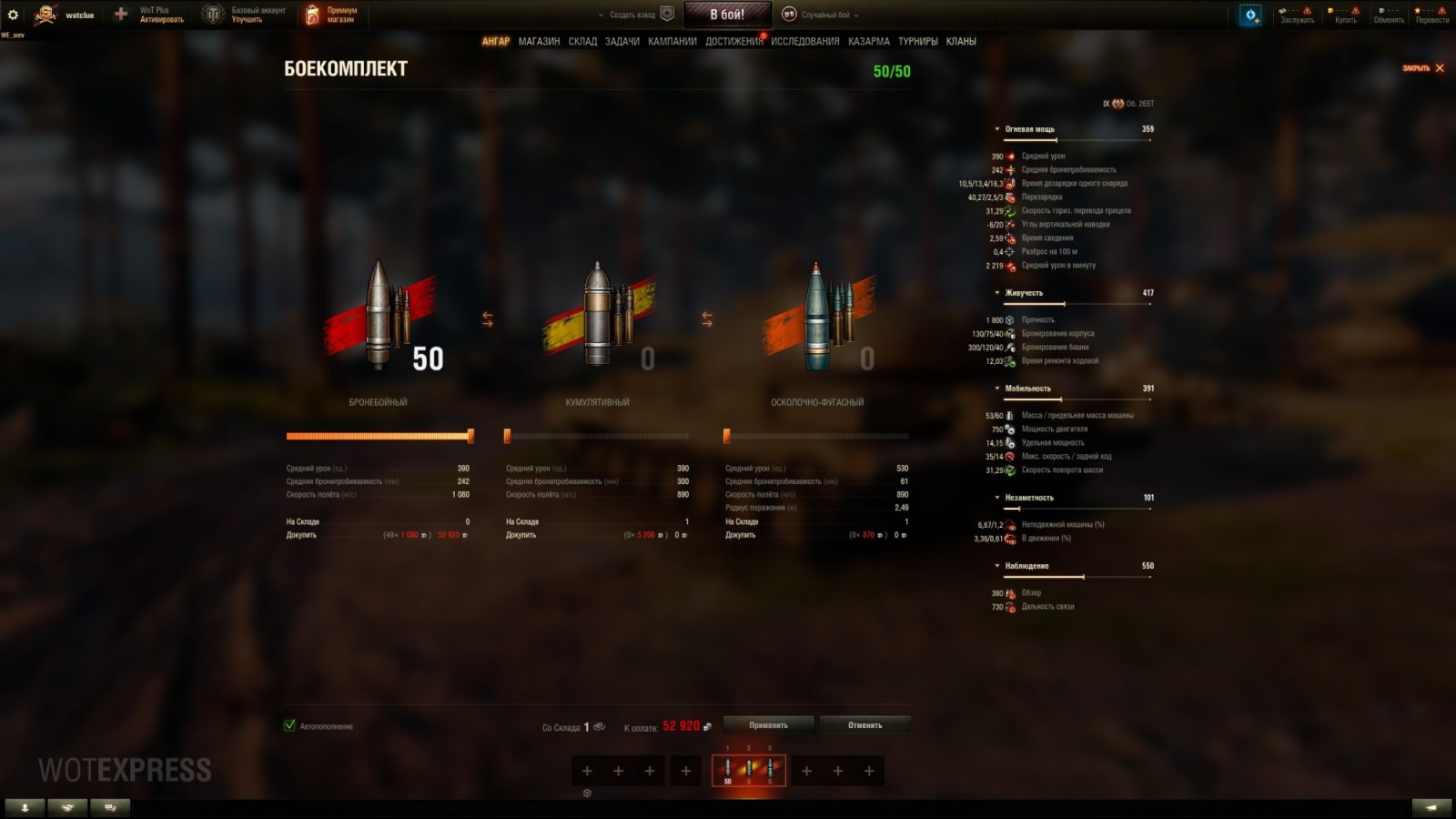Image resolution: width=1456 pixels, height=819 pixels.
Task: Open the settings gear icon
Action: click(12, 15)
